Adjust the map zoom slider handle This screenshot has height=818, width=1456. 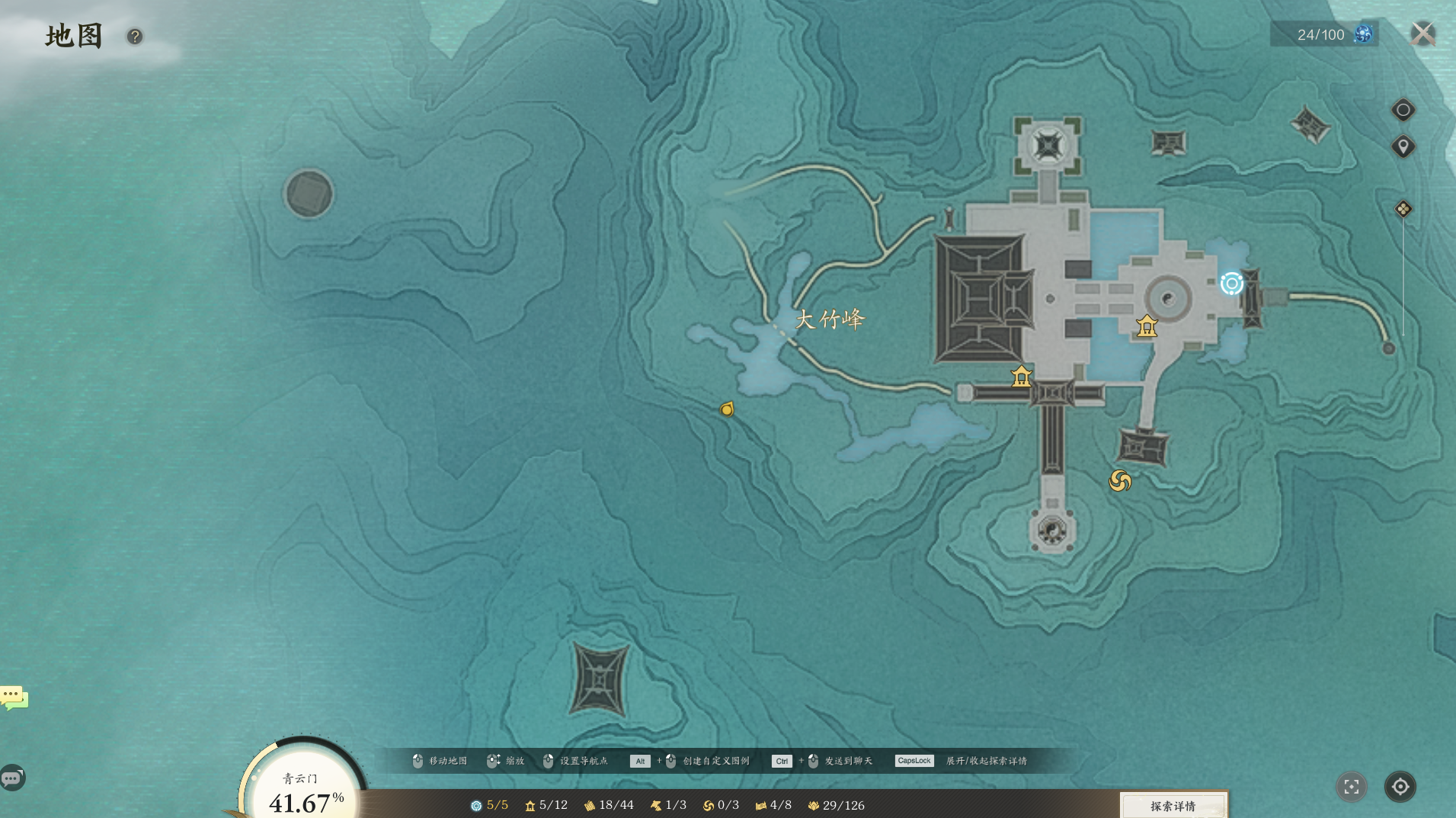click(x=1403, y=209)
